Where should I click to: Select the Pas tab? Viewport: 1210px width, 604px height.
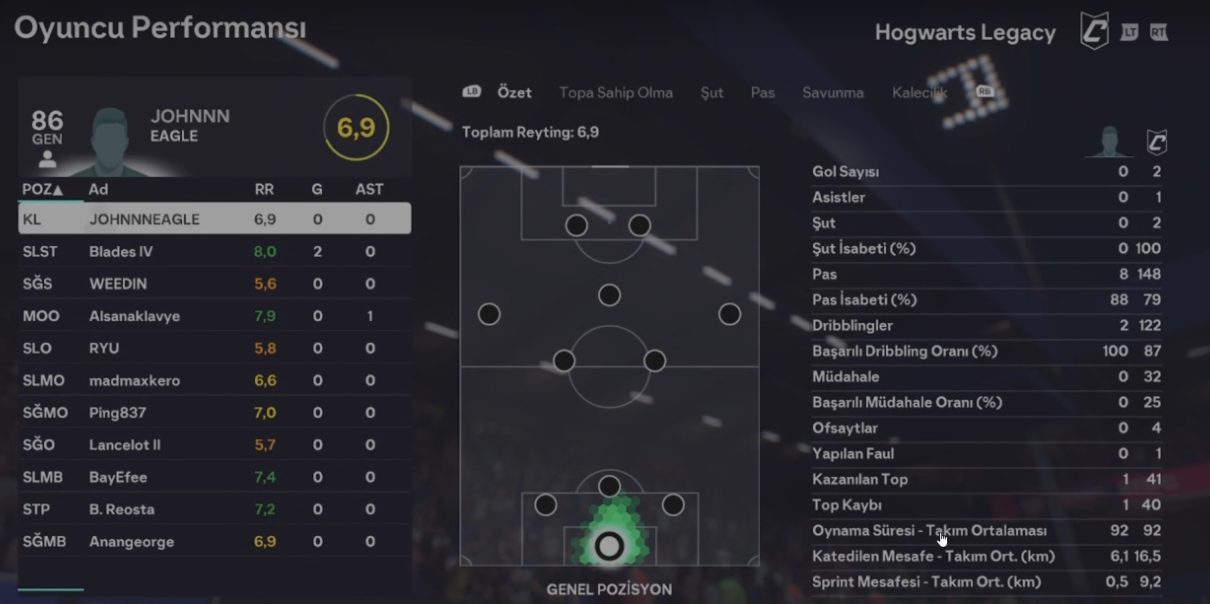[x=762, y=93]
